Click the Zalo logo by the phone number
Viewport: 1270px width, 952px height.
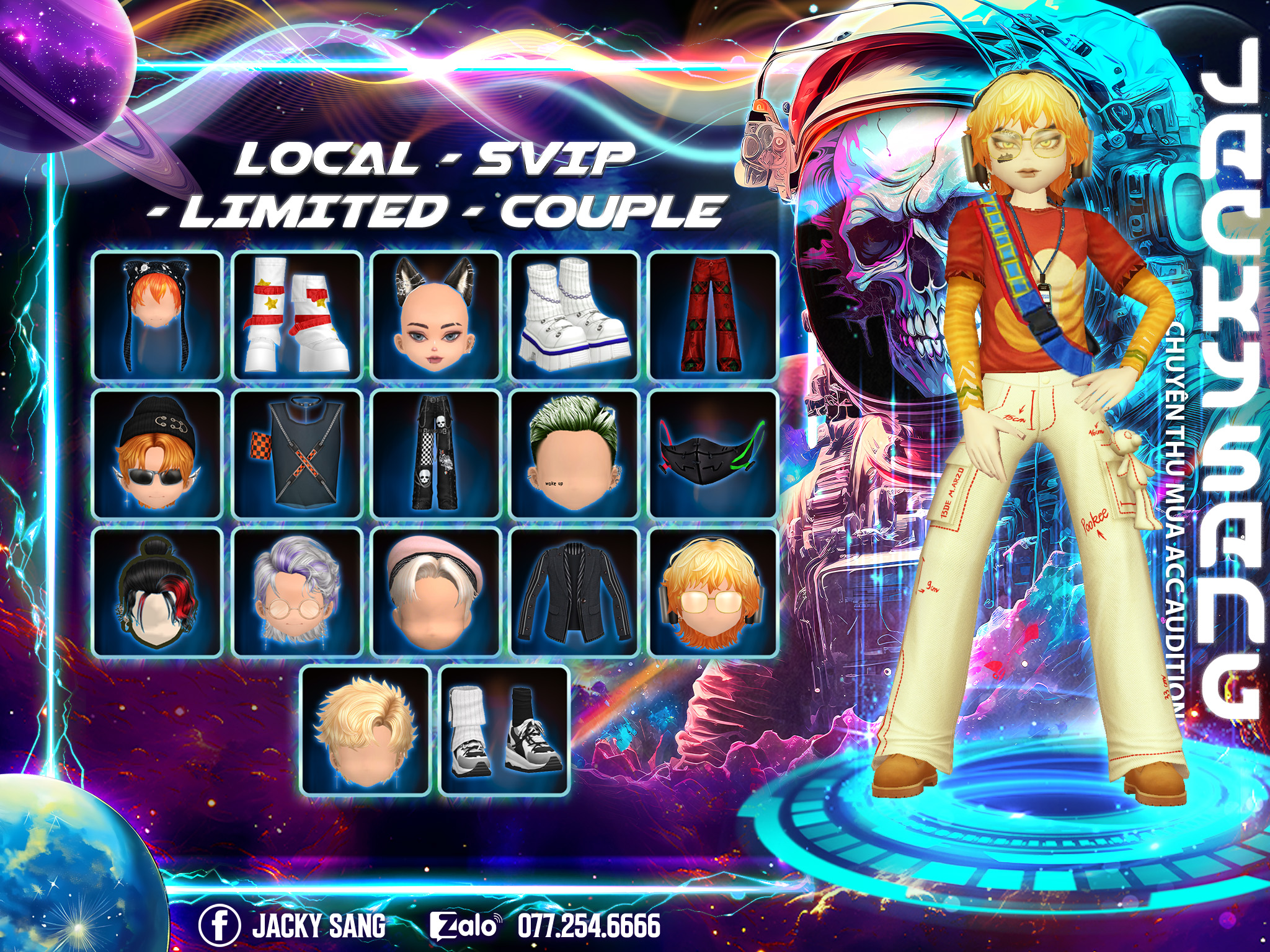click(464, 926)
